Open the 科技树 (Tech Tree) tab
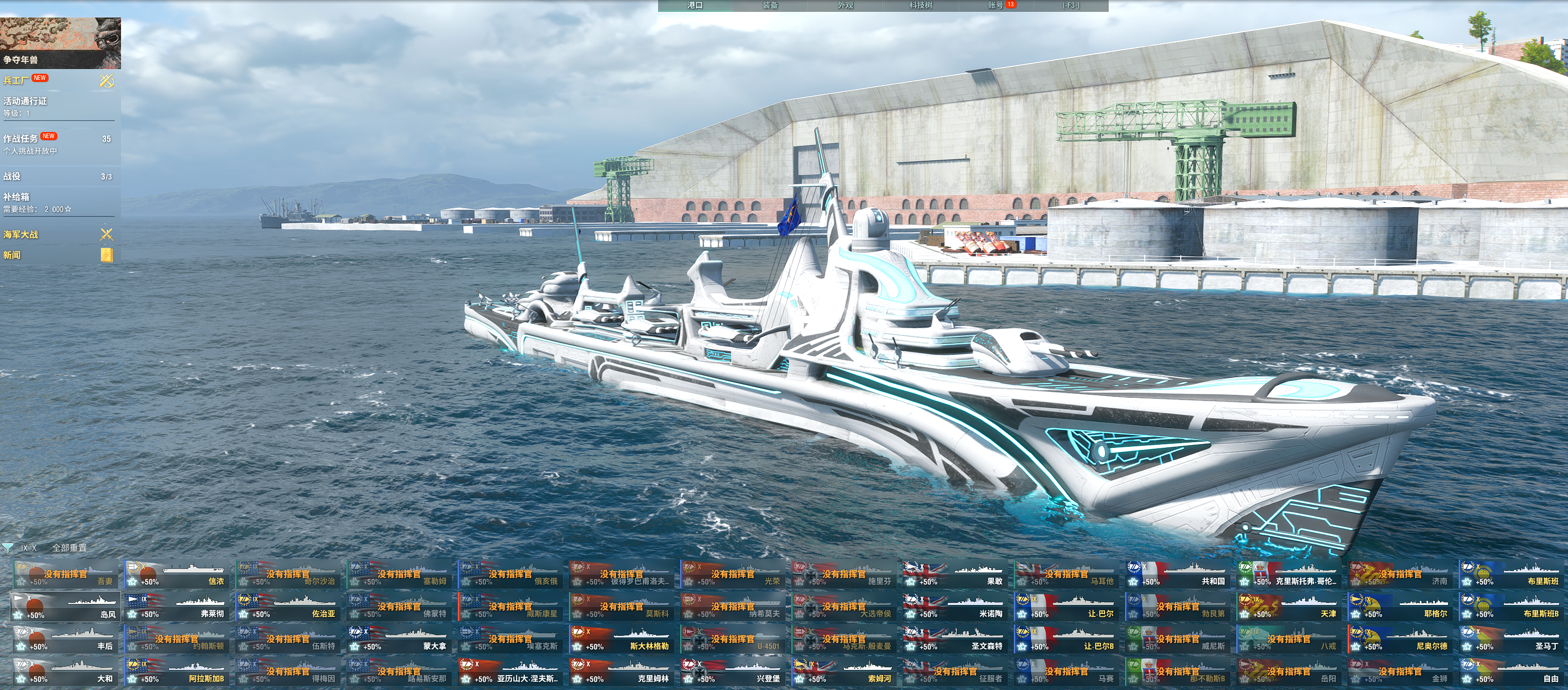 pos(920,6)
